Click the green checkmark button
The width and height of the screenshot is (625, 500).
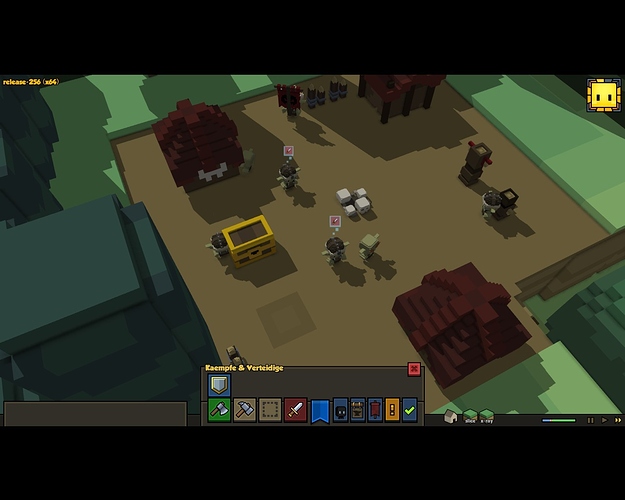coord(409,410)
